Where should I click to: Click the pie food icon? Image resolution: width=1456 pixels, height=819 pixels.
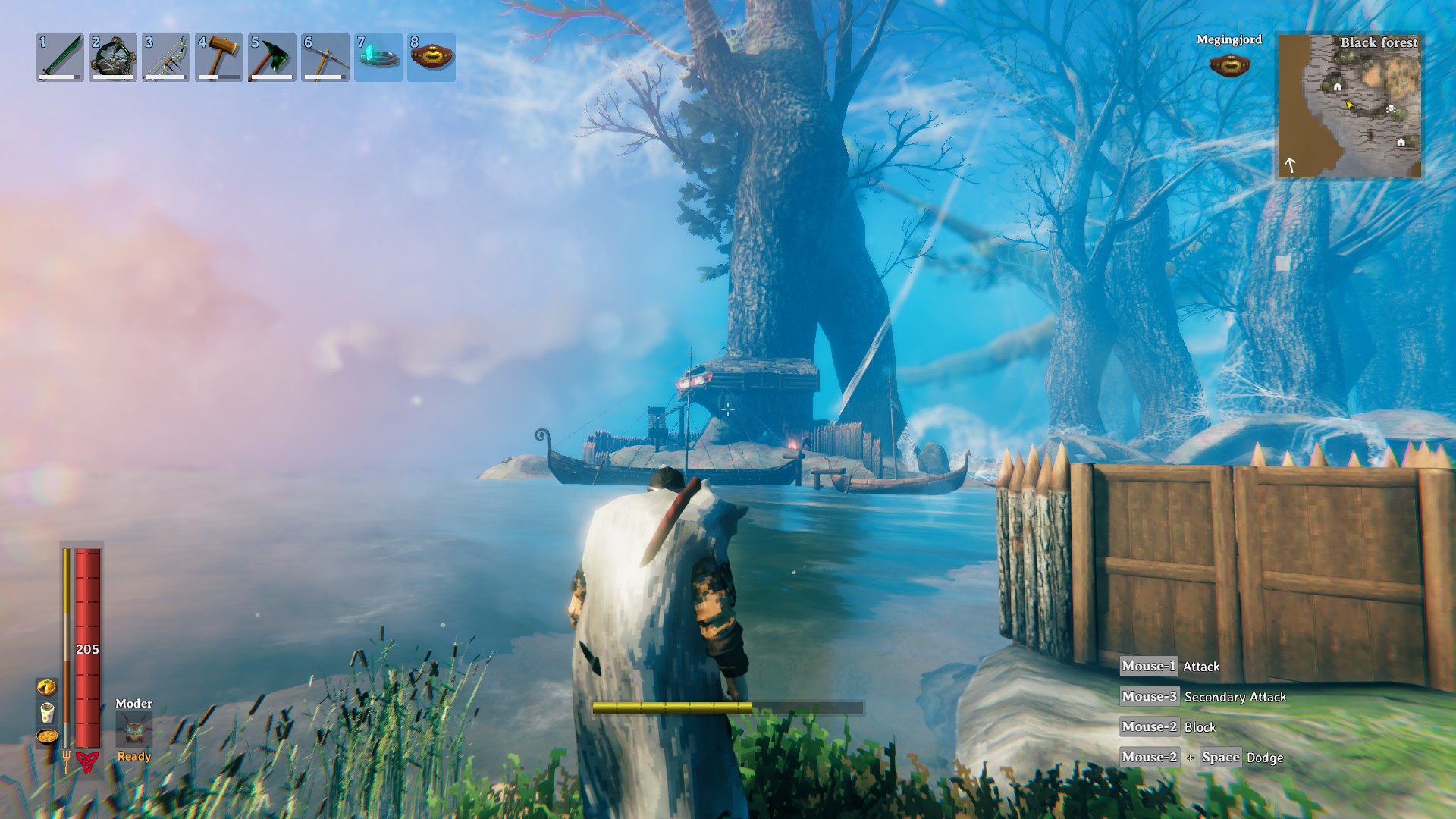coord(47,687)
